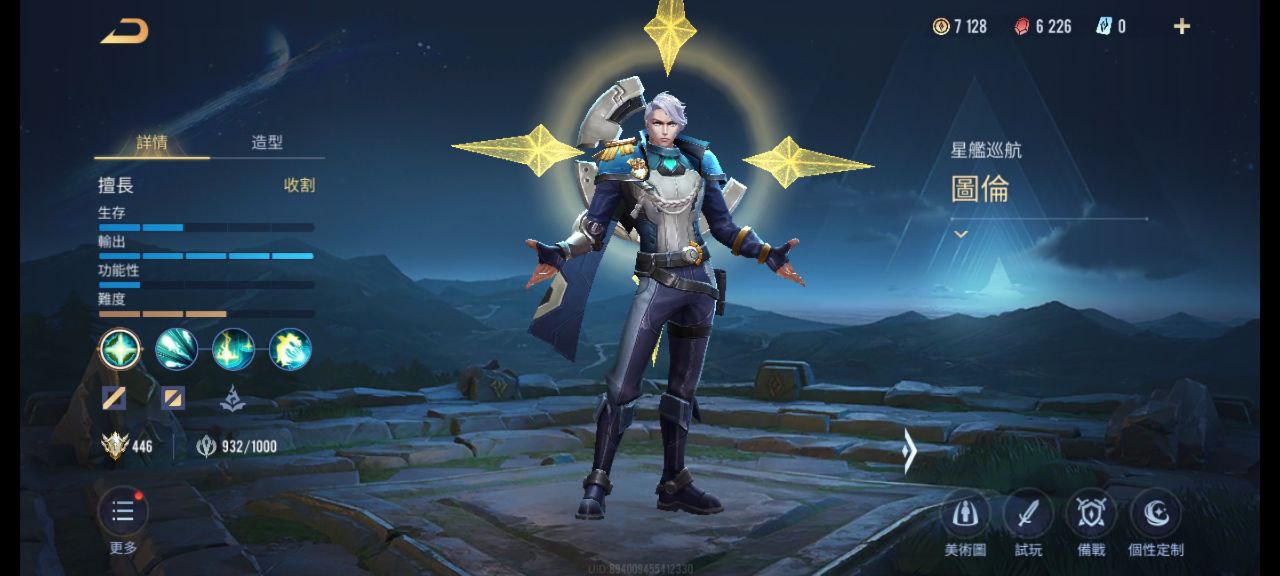The height and width of the screenshot is (576, 1280).
Task: Click the arrow to show the side panel
Action: pyautogui.click(x=908, y=451)
